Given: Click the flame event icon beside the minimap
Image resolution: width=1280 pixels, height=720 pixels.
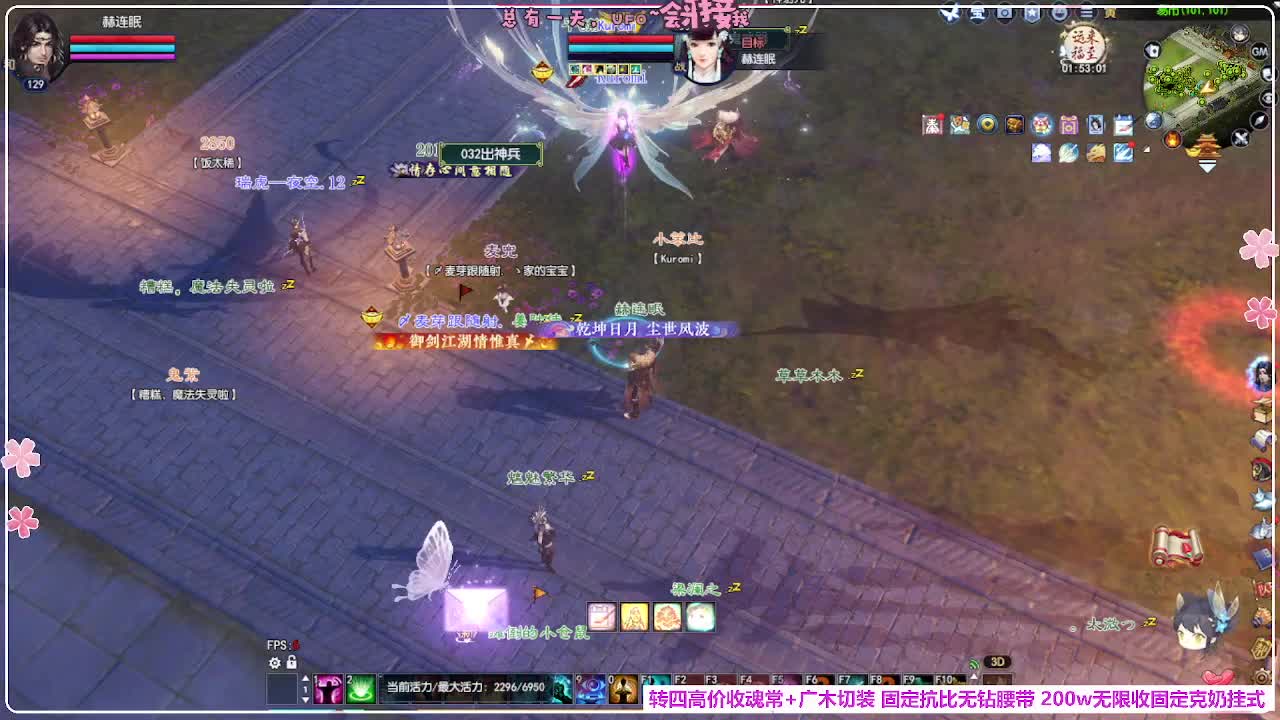Looking at the screenshot, I should [x=1172, y=138].
